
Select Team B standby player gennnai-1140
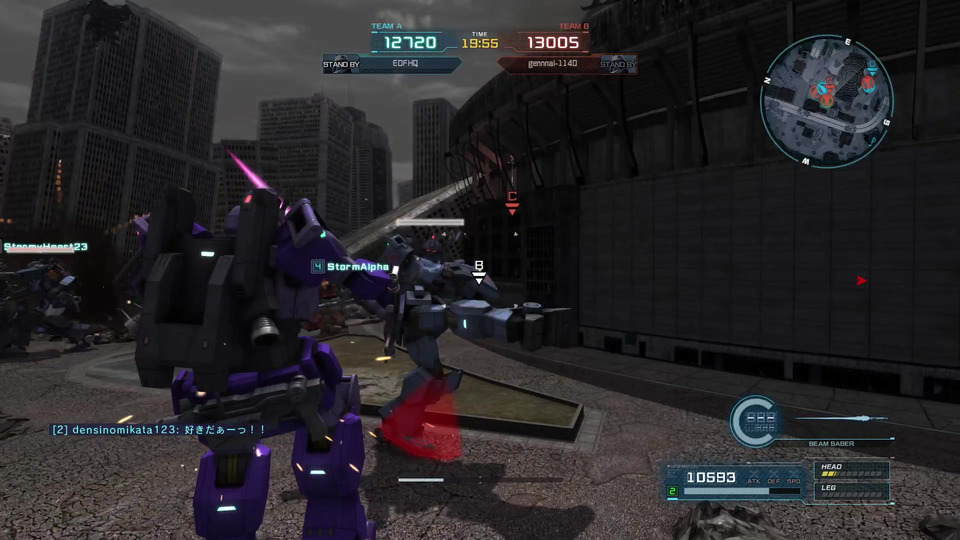[x=553, y=64]
